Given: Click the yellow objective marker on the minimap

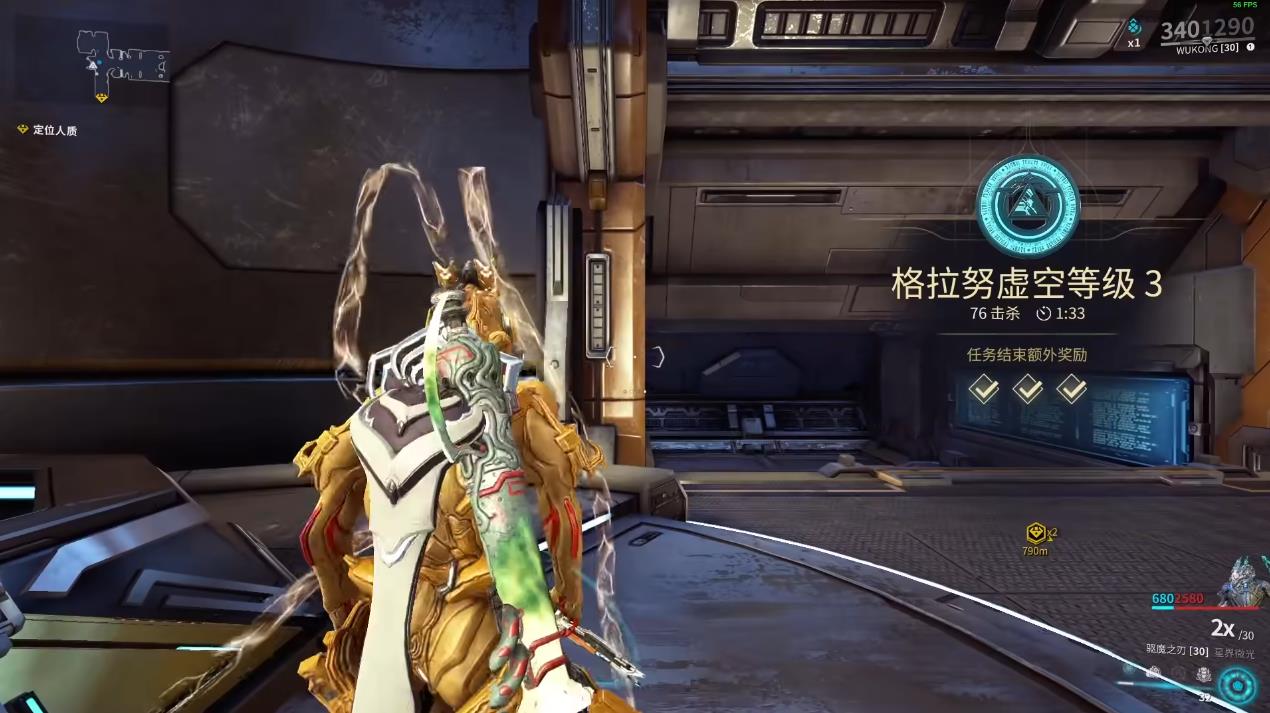Looking at the screenshot, I should [x=101, y=97].
